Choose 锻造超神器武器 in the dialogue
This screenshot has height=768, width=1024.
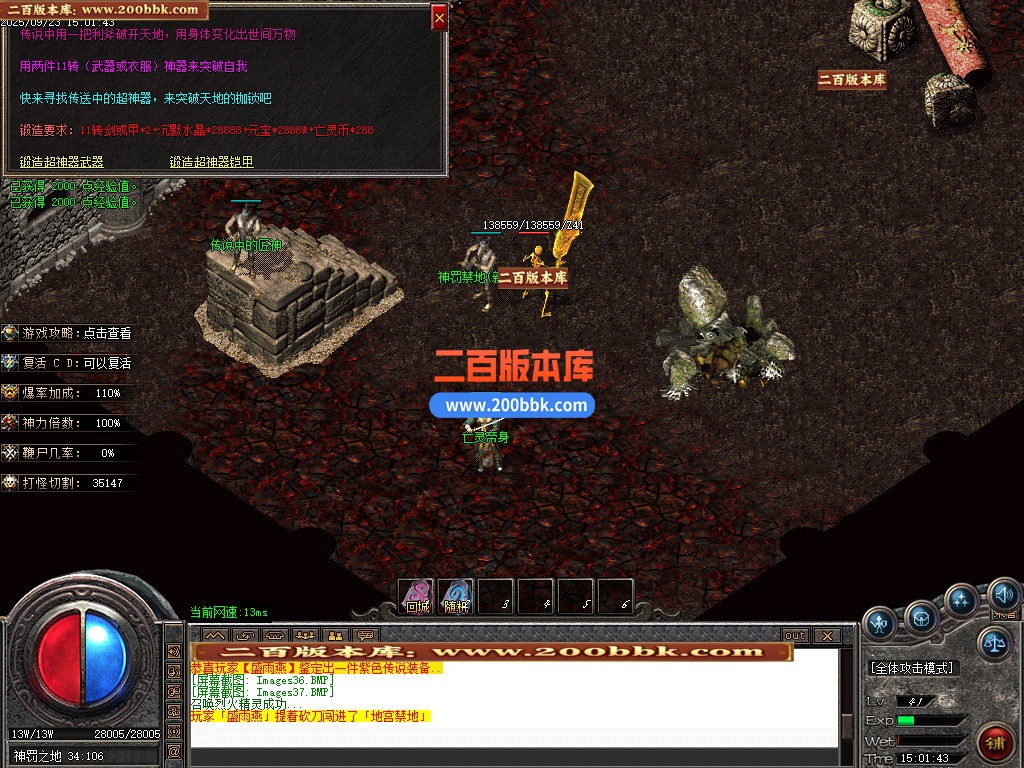(x=62, y=162)
